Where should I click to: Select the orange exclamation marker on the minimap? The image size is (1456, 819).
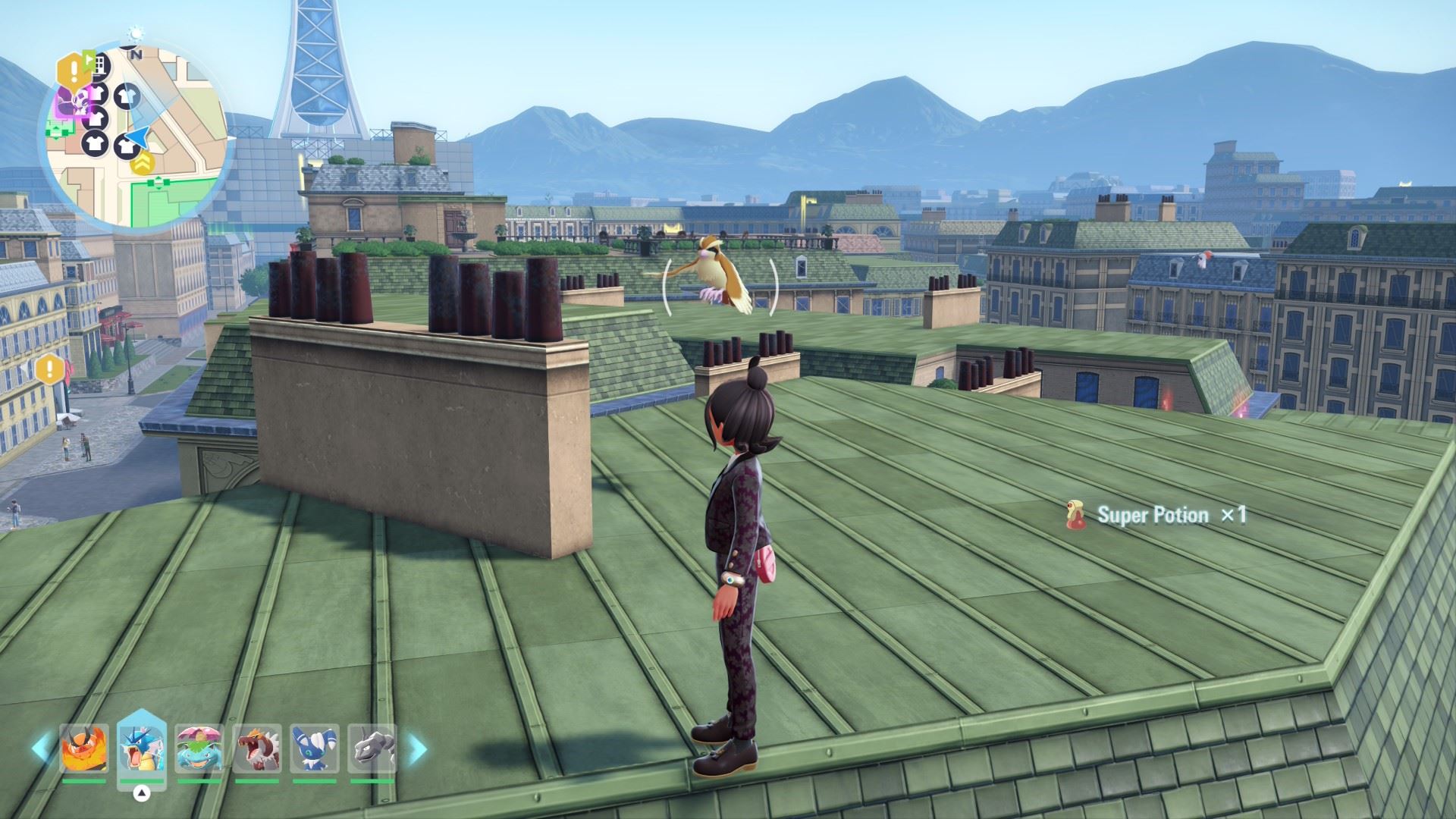[73, 71]
